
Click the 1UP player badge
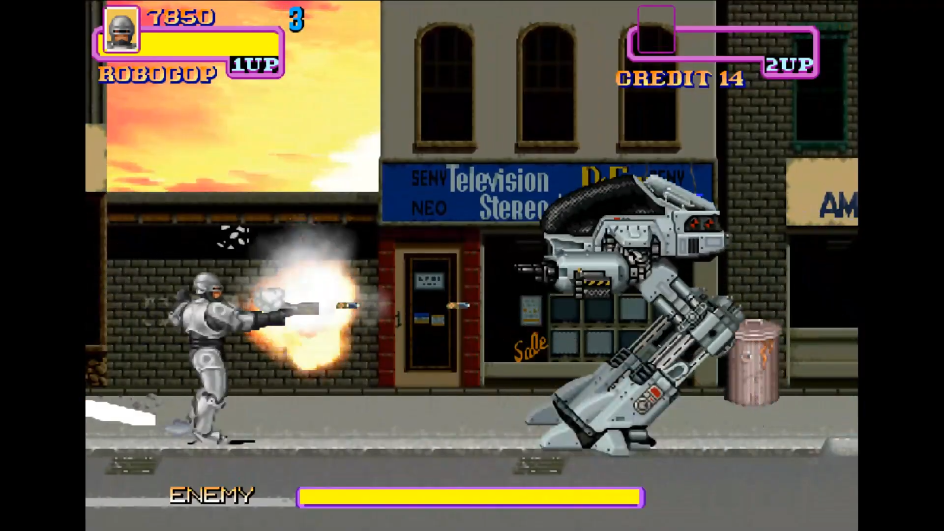point(254,65)
